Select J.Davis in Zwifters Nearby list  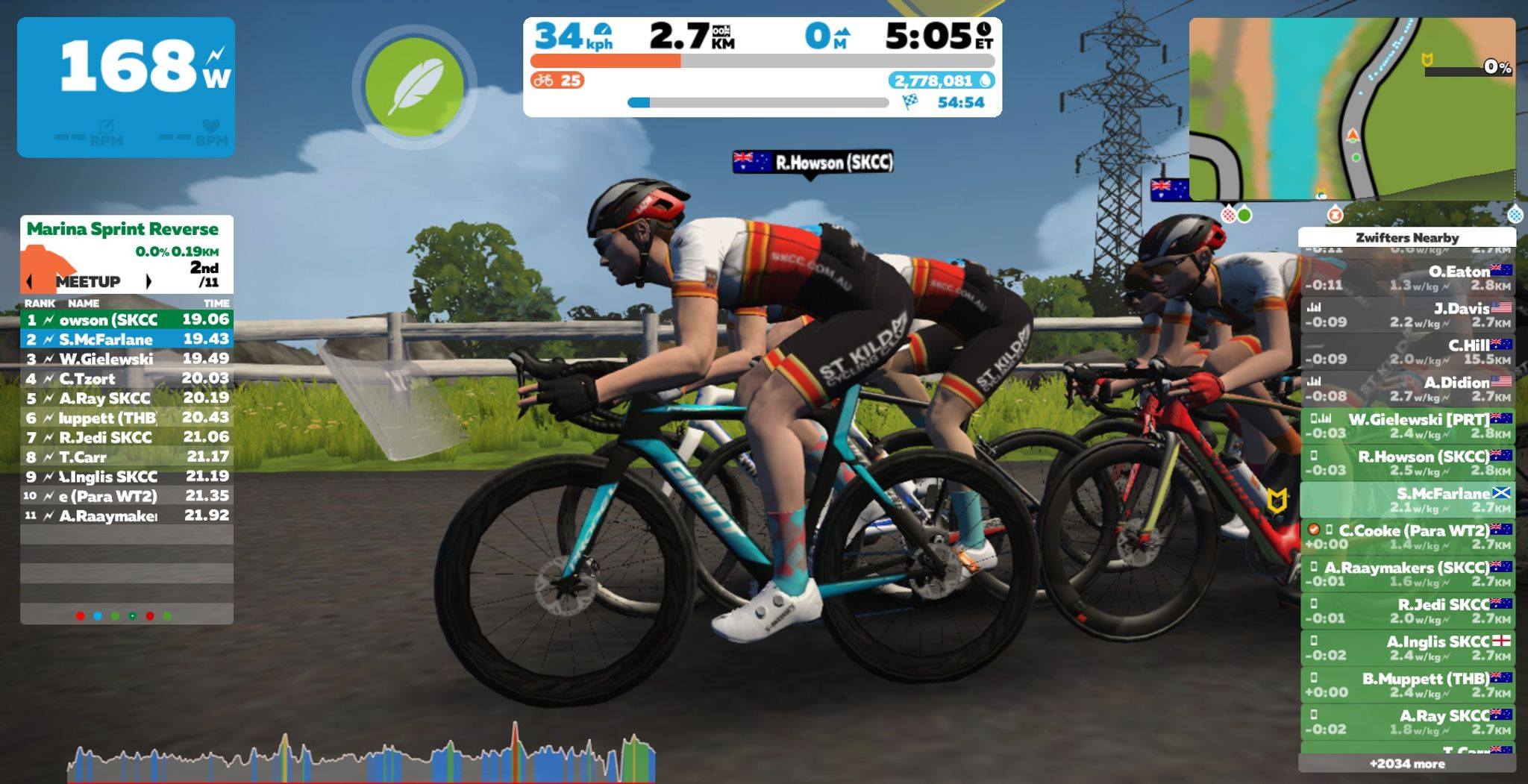[1408, 315]
